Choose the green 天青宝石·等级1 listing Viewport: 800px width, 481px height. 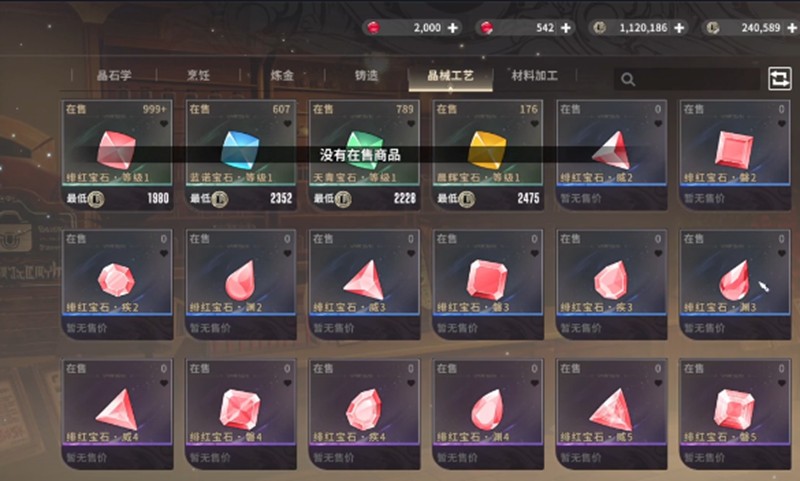coord(365,154)
